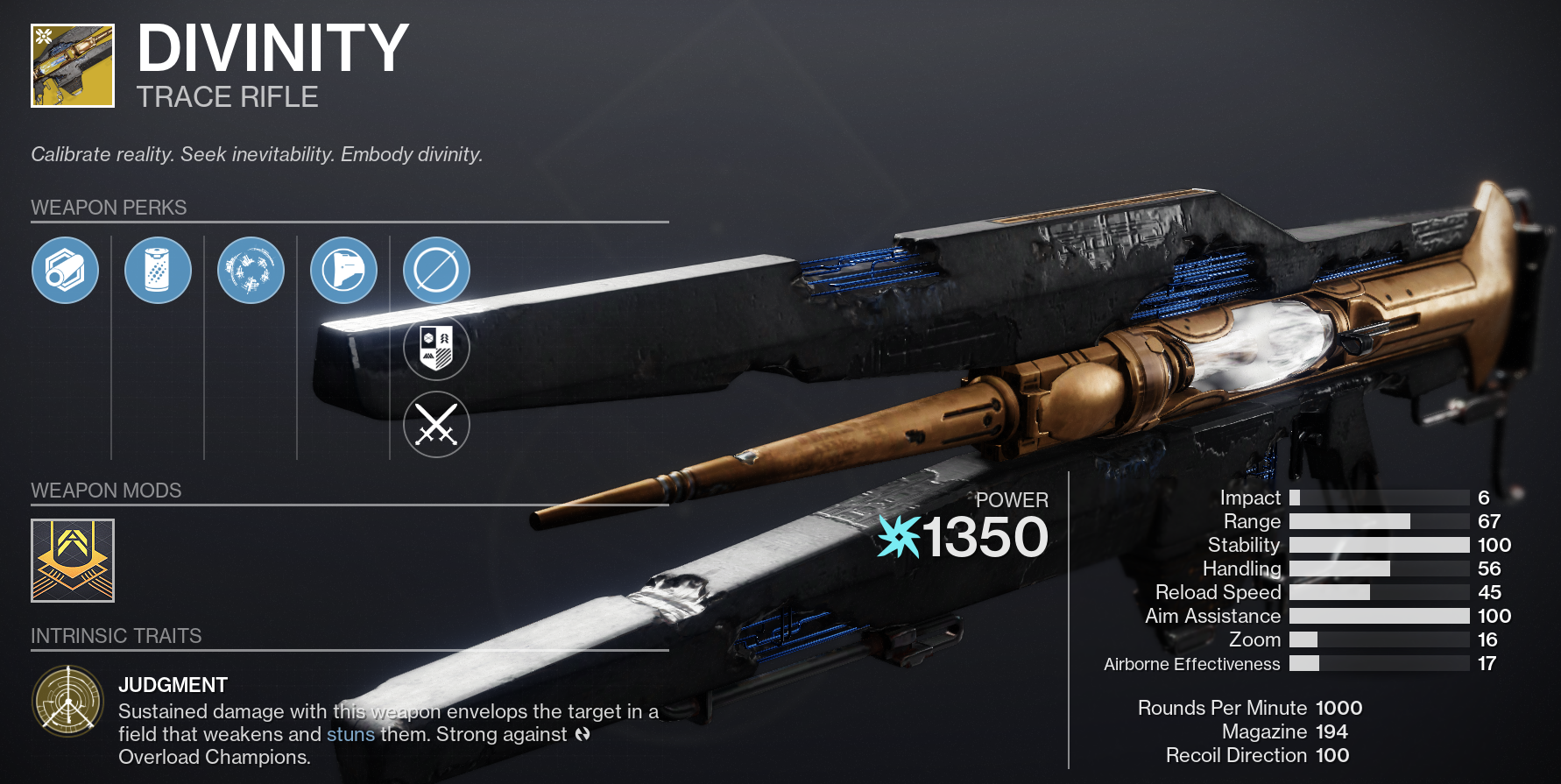Click the Overload Champion symbol near 'Strong against'
Viewport: 1561px width, 784px height.
[581, 735]
